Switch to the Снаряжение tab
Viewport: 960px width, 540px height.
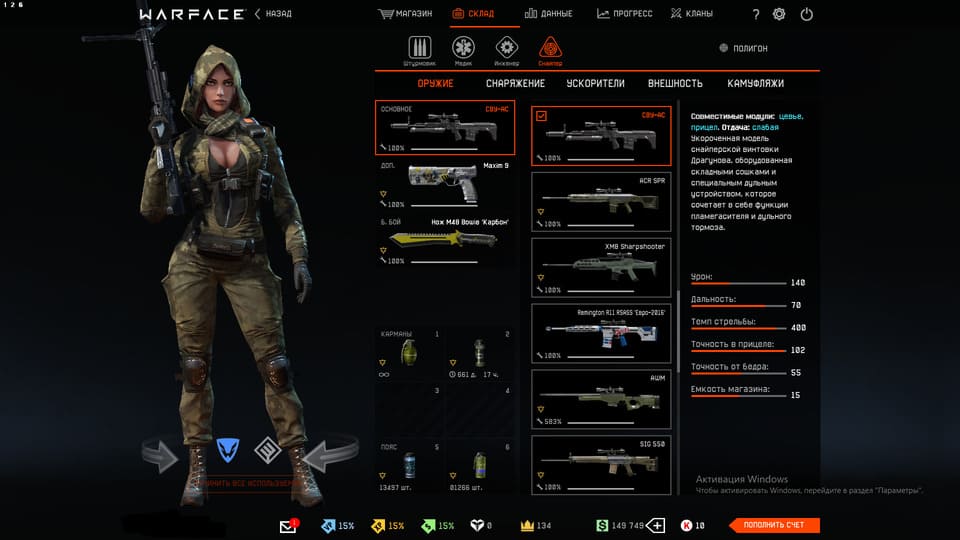515,84
